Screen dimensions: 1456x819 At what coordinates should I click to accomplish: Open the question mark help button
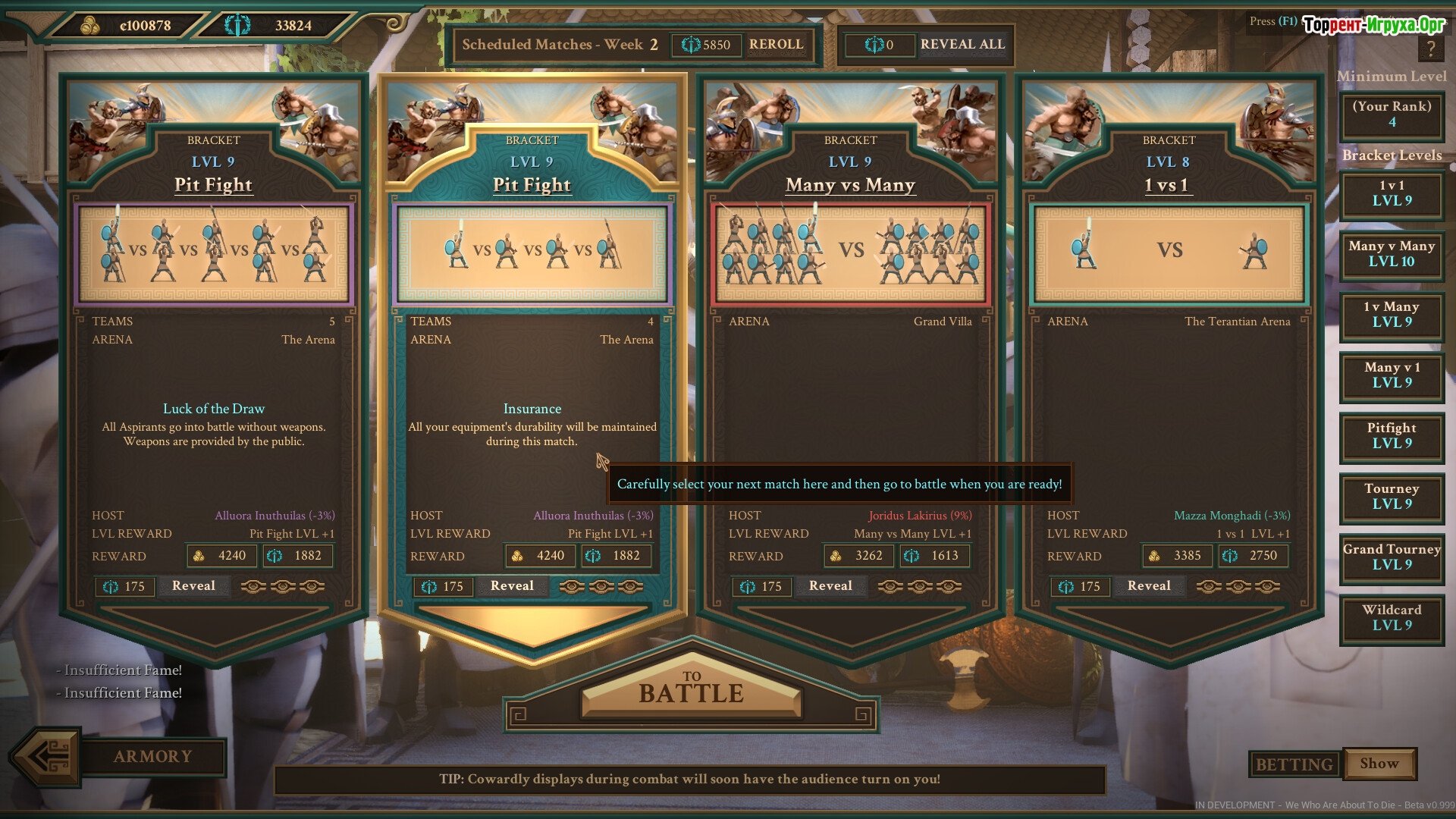click(x=1430, y=49)
